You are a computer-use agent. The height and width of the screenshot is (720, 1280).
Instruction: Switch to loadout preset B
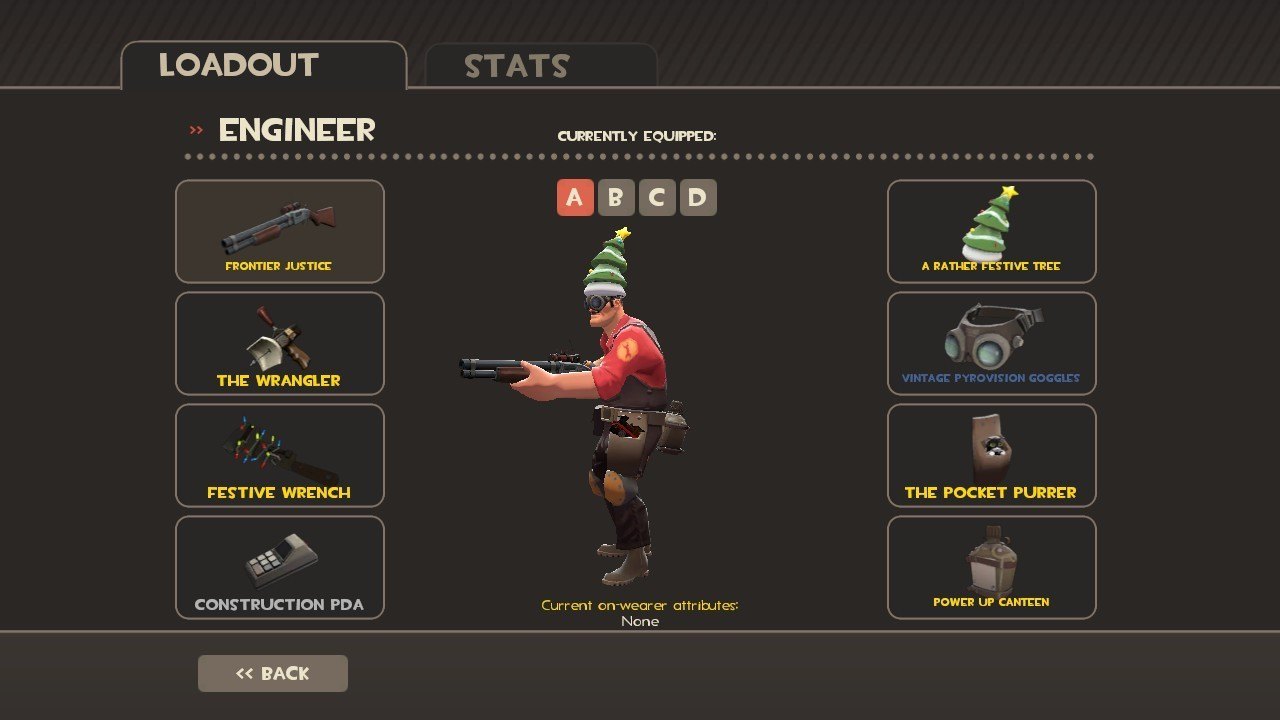(x=615, y=198)
